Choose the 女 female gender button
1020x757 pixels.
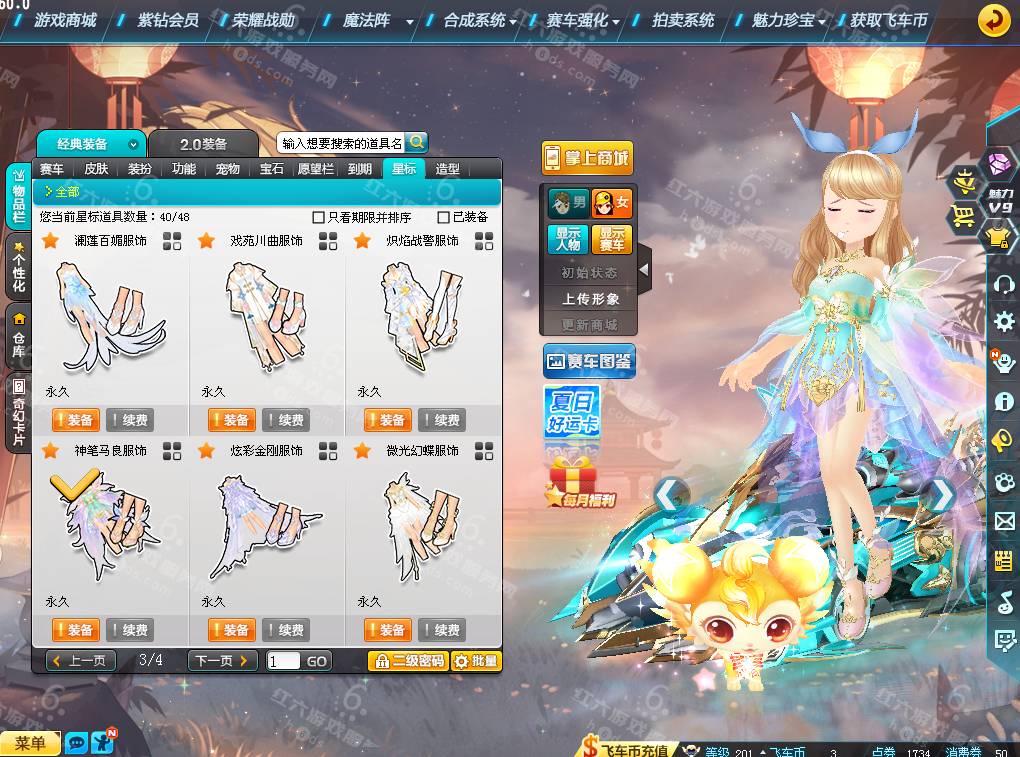612,203
